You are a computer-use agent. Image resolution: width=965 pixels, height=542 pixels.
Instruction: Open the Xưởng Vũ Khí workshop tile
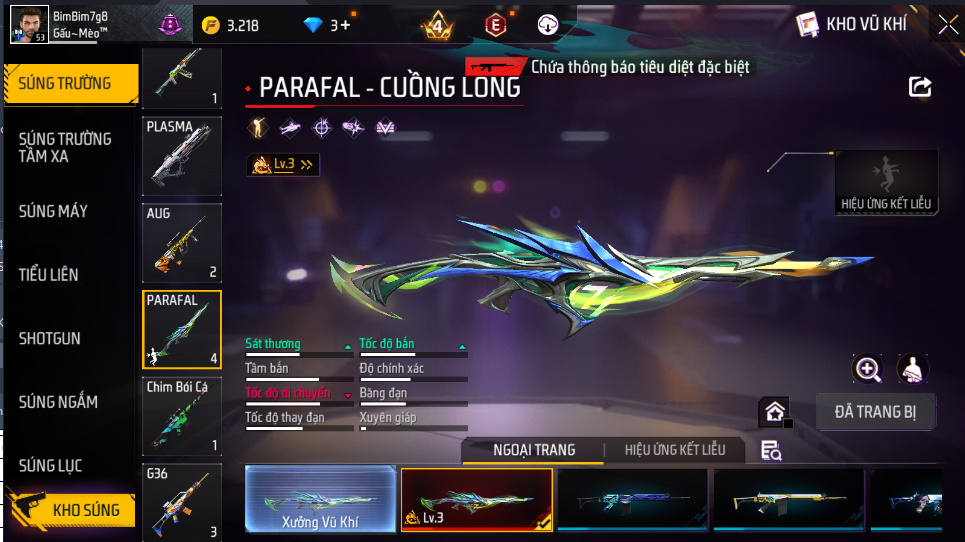320,499
